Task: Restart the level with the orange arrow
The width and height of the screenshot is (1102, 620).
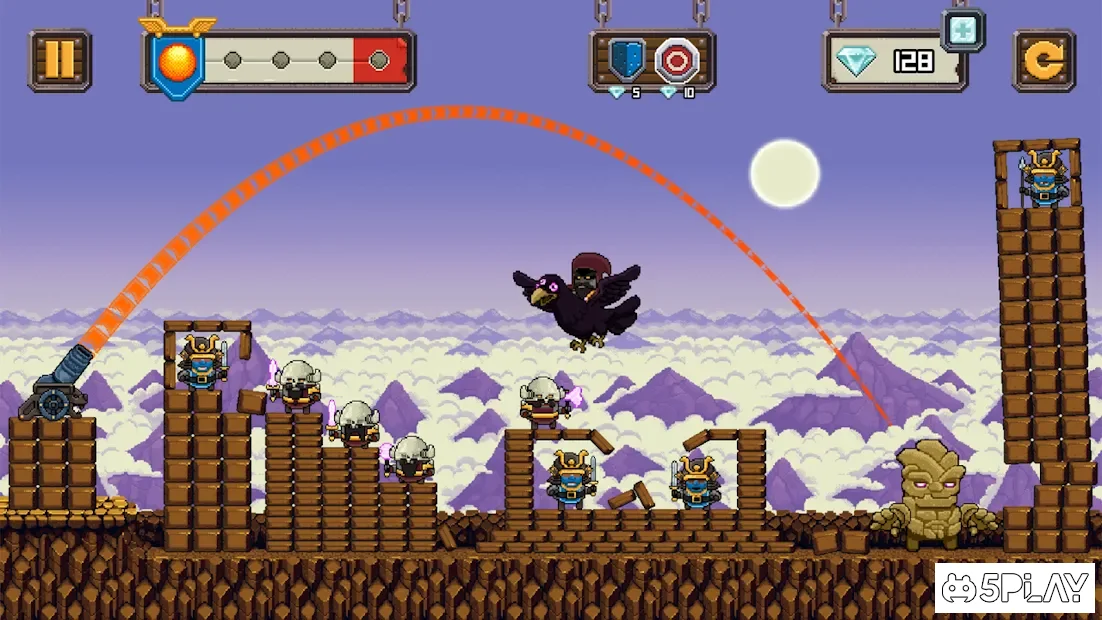Action: (1044, 61)
